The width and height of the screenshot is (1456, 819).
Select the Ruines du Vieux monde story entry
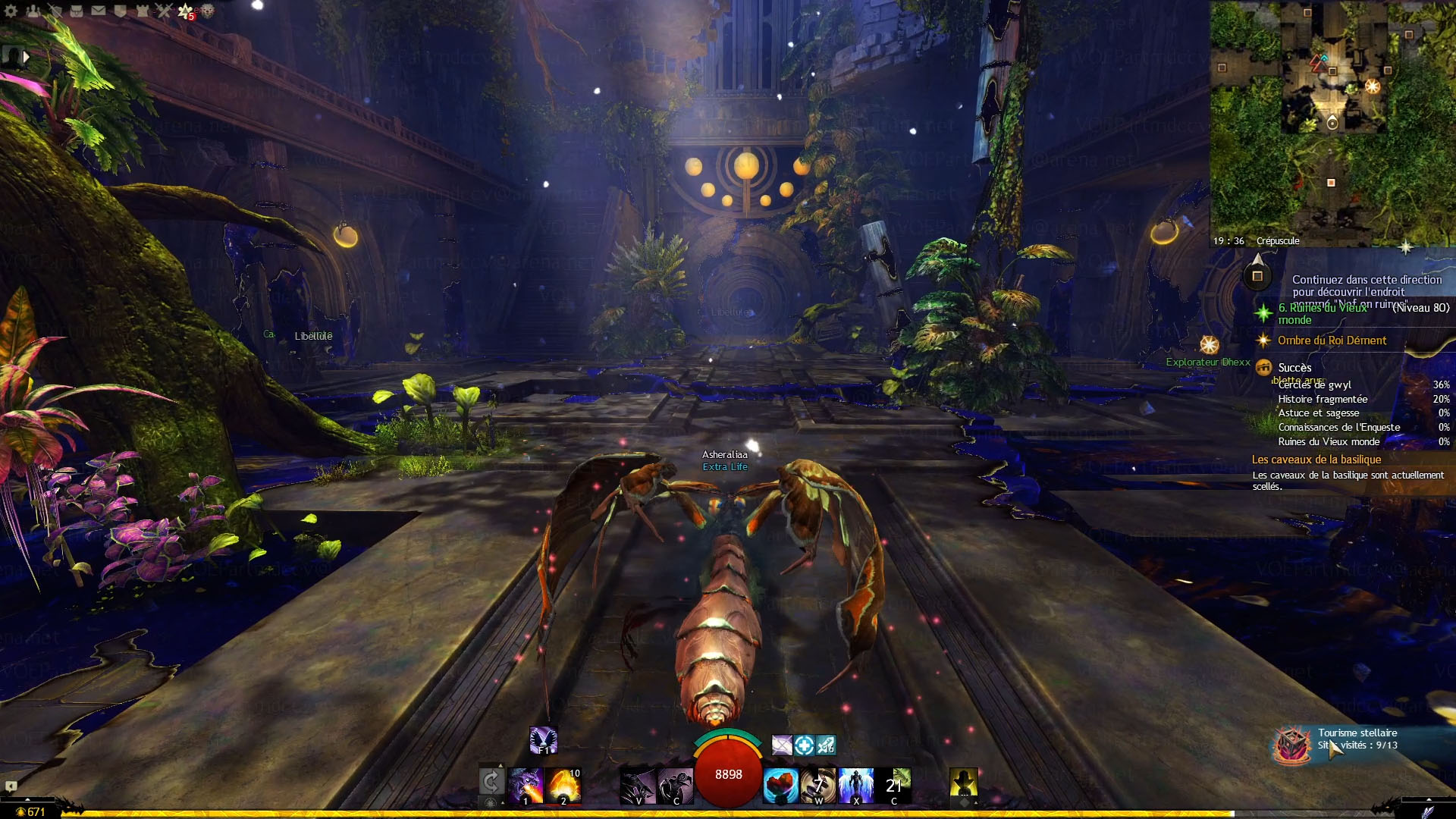pyautogui.click(x=1323, y=313)
